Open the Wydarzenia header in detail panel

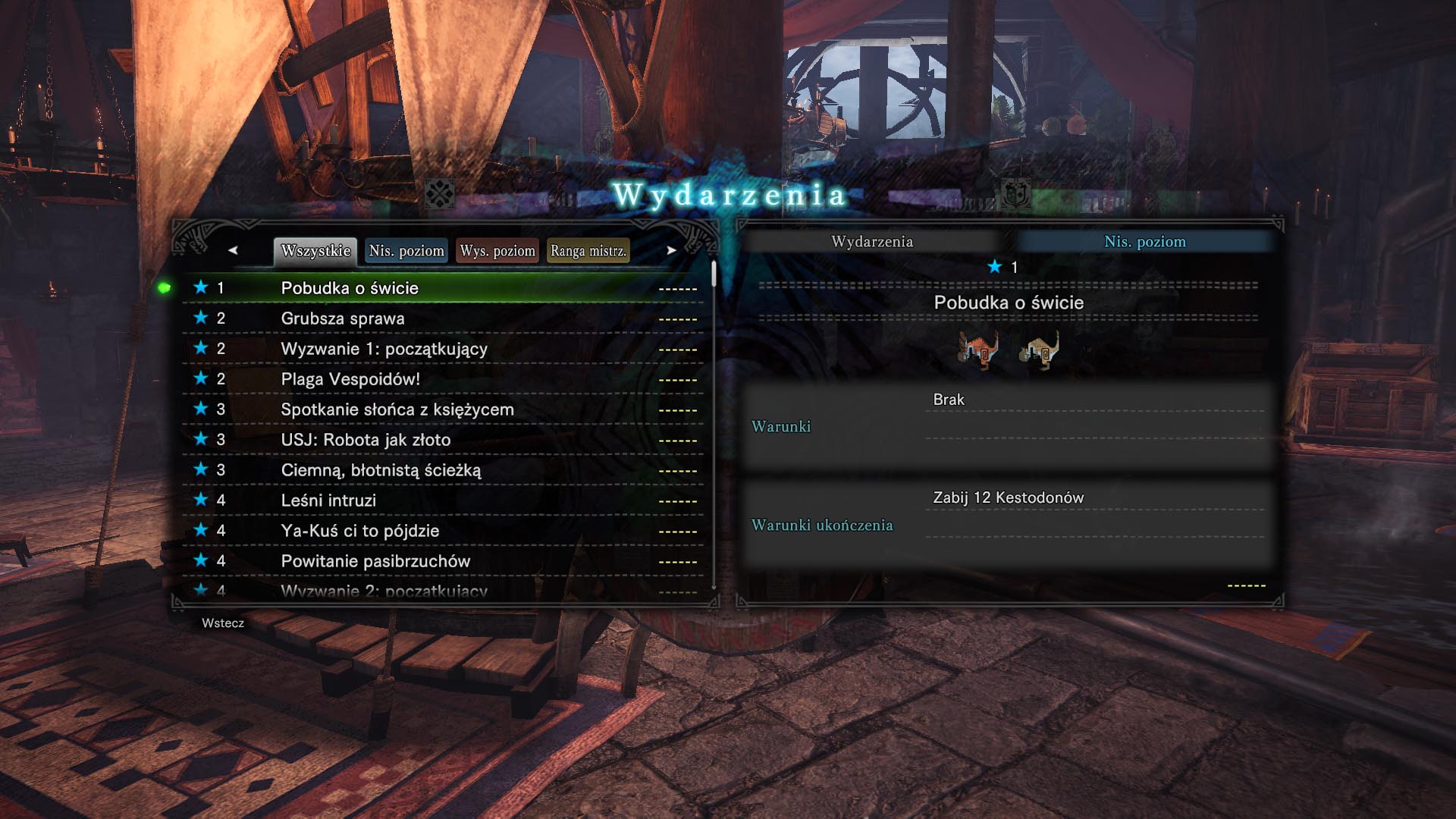pos(872,242)
